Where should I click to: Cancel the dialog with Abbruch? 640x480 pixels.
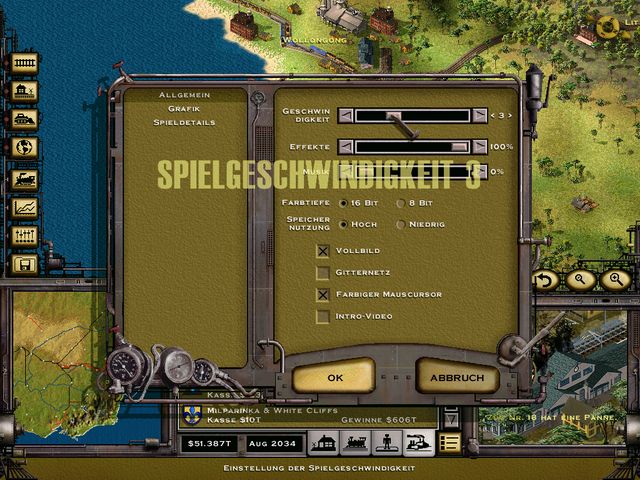457,377
